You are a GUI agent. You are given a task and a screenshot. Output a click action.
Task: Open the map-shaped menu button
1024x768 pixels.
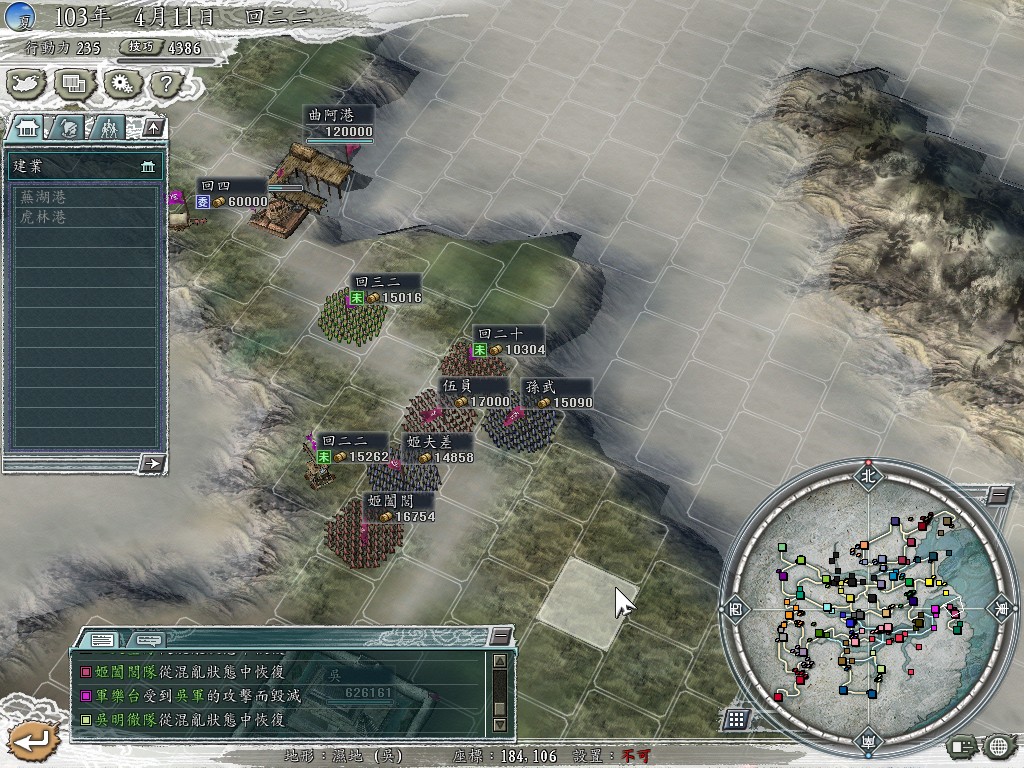(x=28, y=84)
